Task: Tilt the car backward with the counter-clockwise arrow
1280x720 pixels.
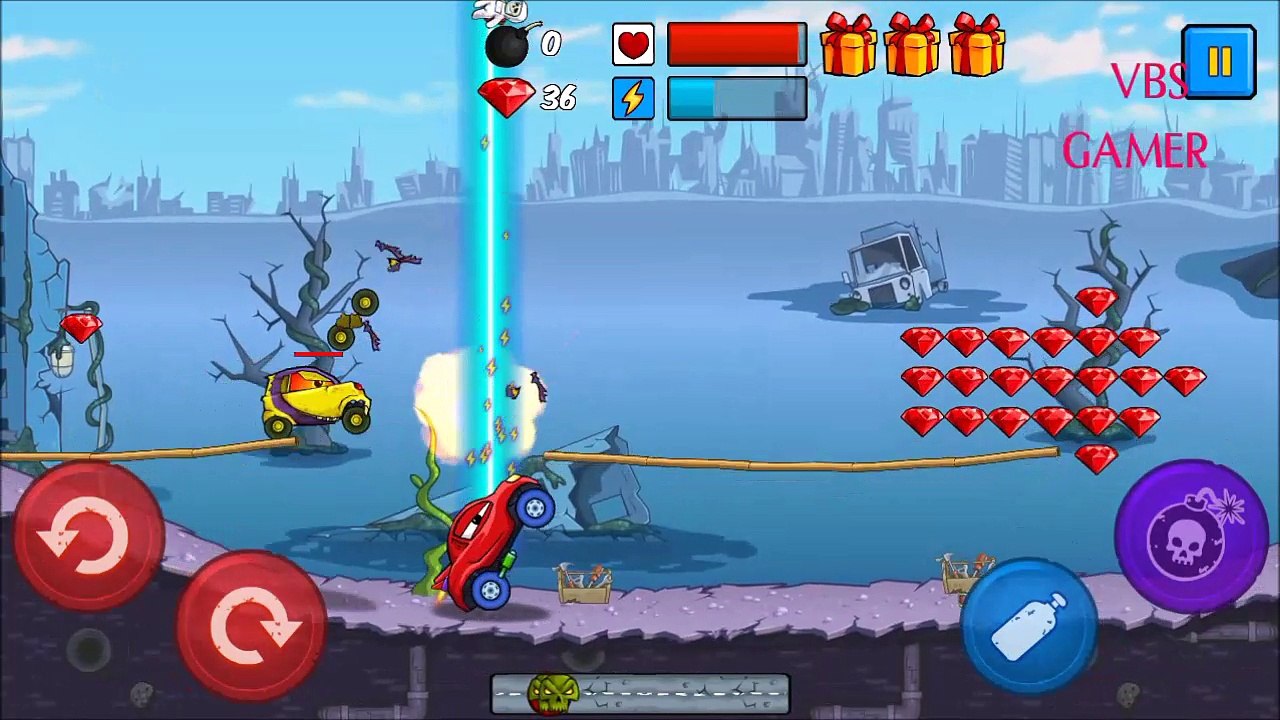Action: (x=87, y=537)
